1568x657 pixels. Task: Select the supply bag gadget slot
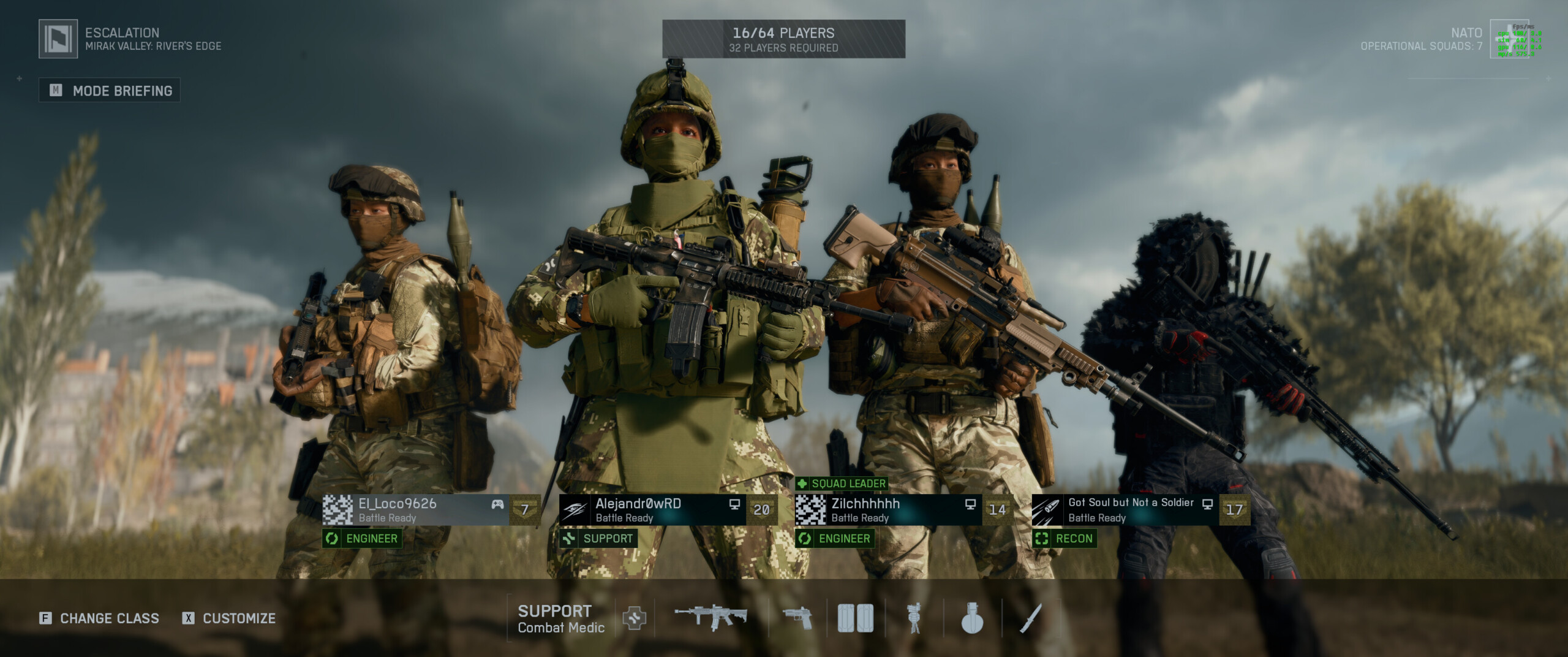coord(855,618)
